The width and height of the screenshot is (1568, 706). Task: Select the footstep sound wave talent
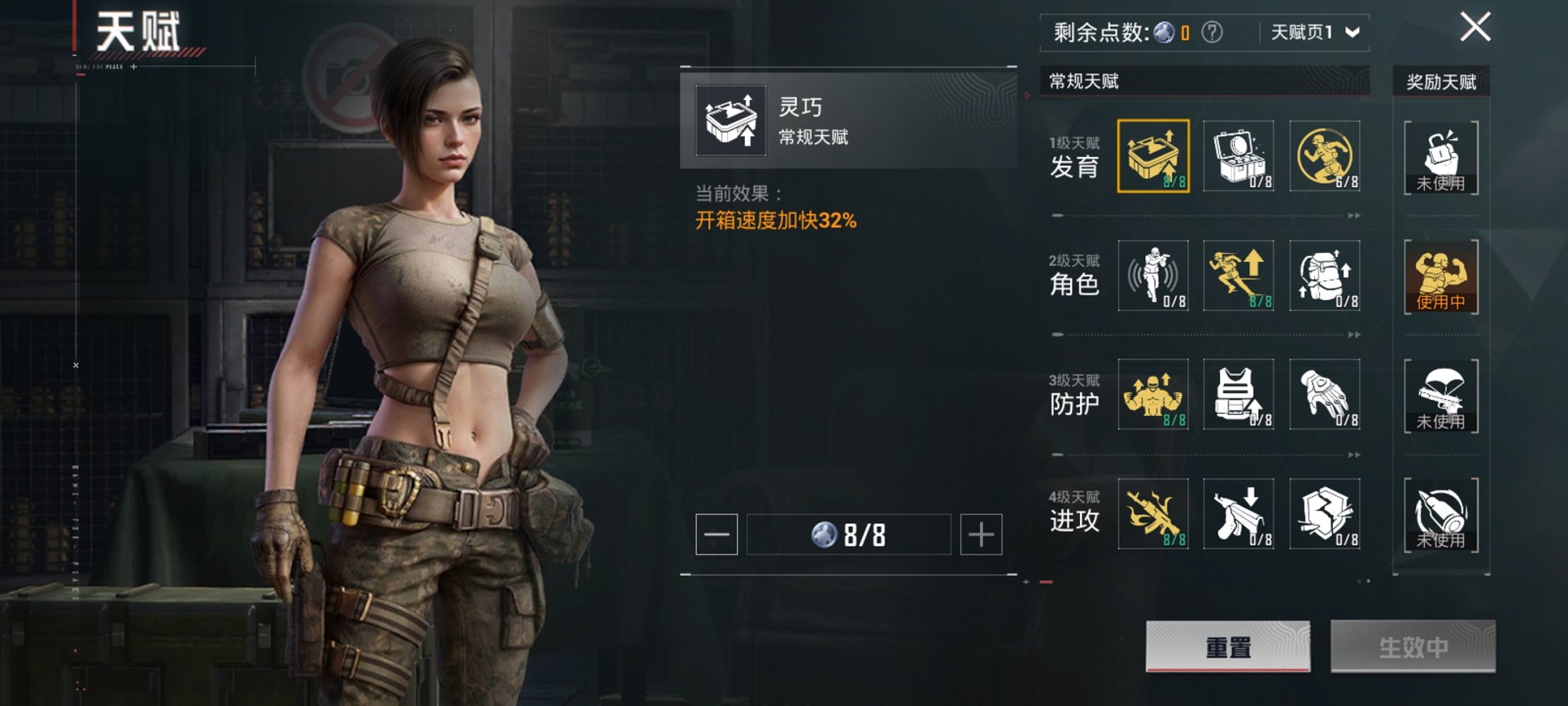[x=1153, y=275]
